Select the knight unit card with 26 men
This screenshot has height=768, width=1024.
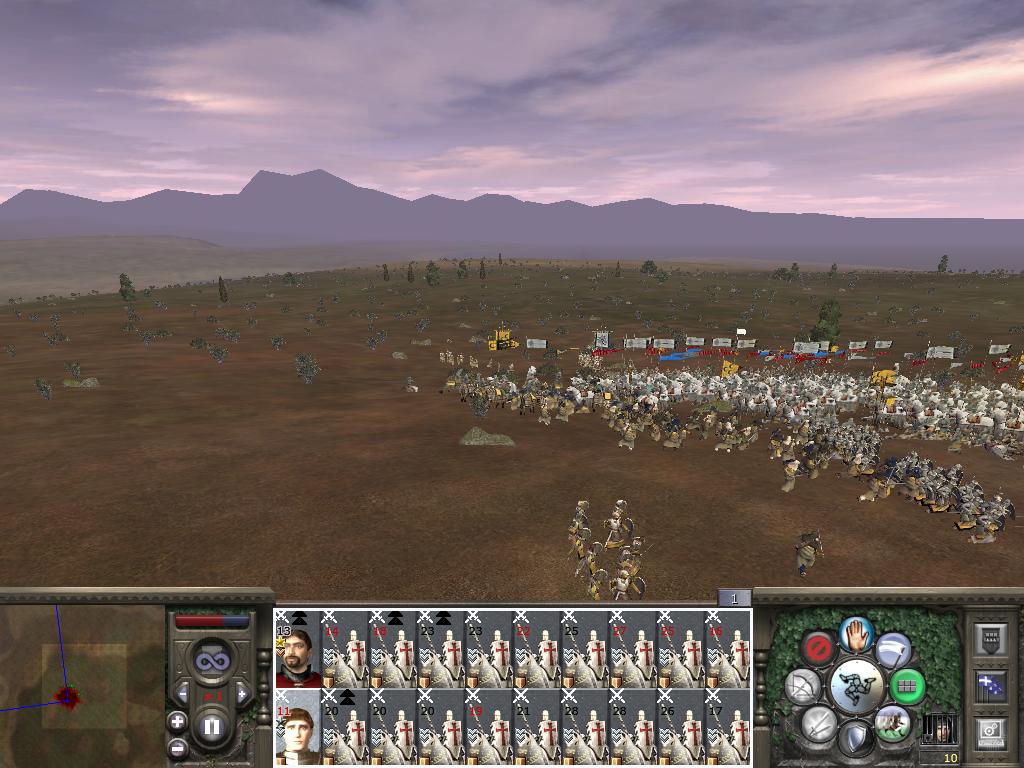pyautogui.click(x=680, y=730)
